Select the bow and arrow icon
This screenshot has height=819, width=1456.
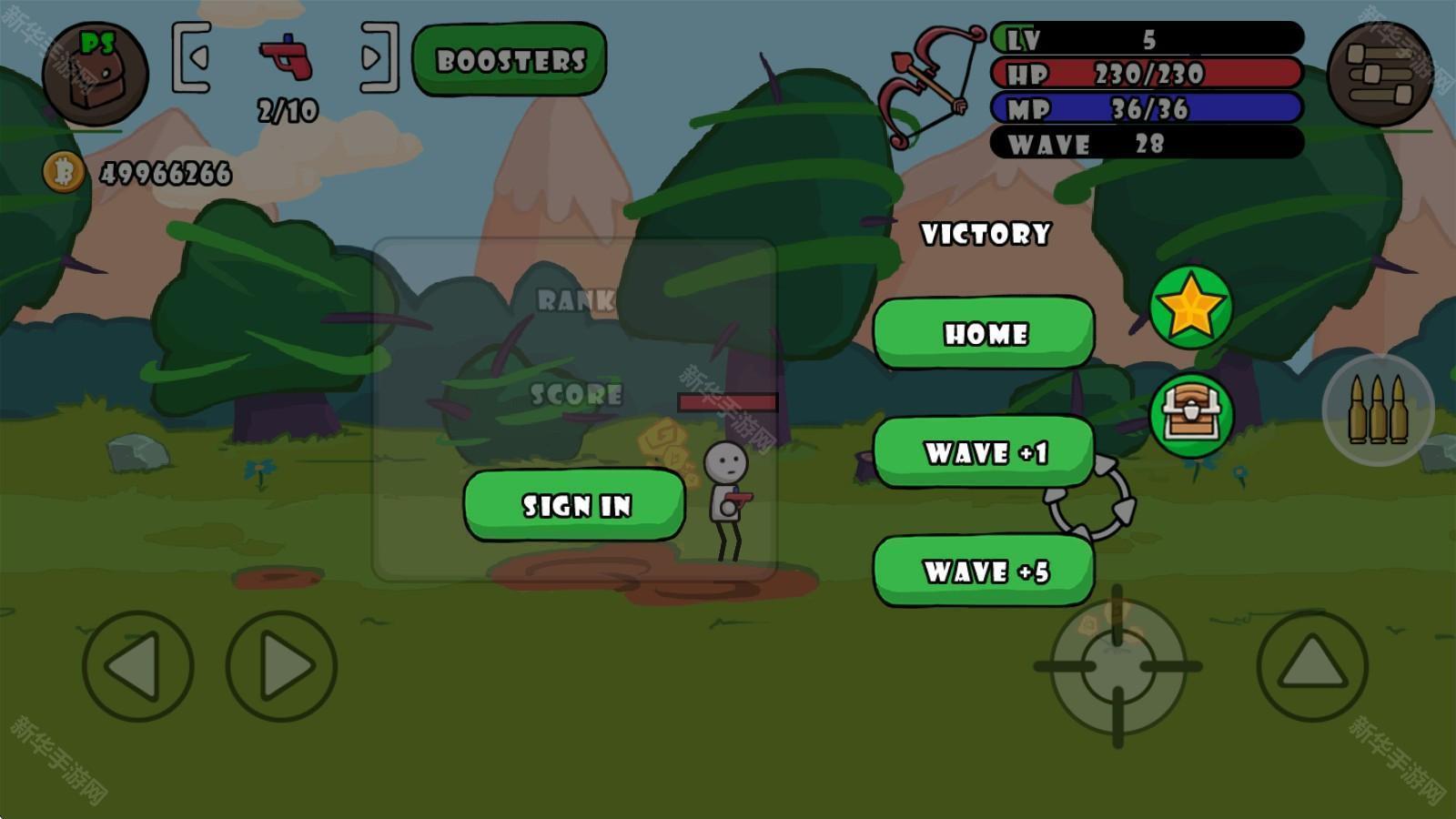coord(928,86)
